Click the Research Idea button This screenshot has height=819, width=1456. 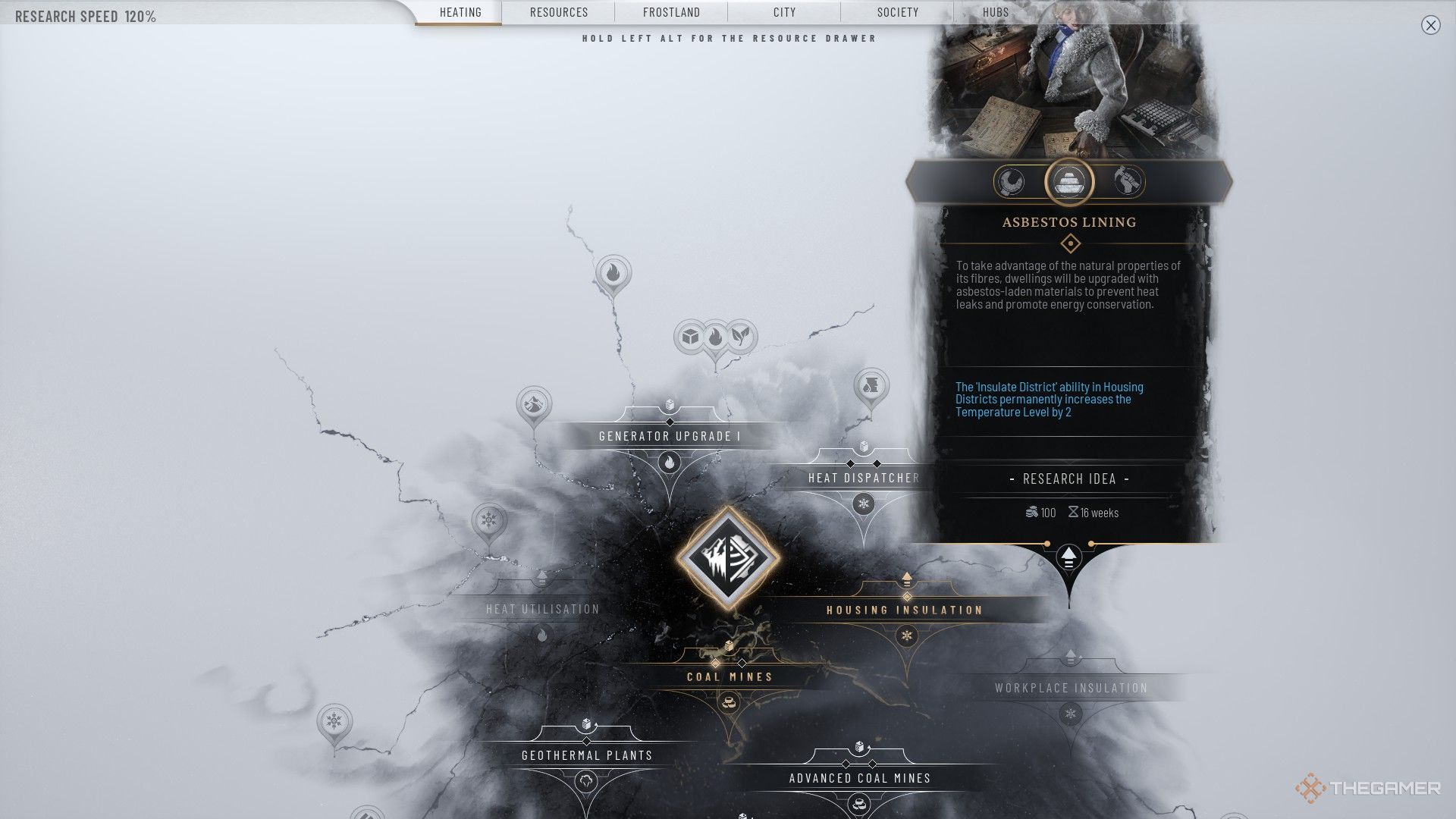1069,479
